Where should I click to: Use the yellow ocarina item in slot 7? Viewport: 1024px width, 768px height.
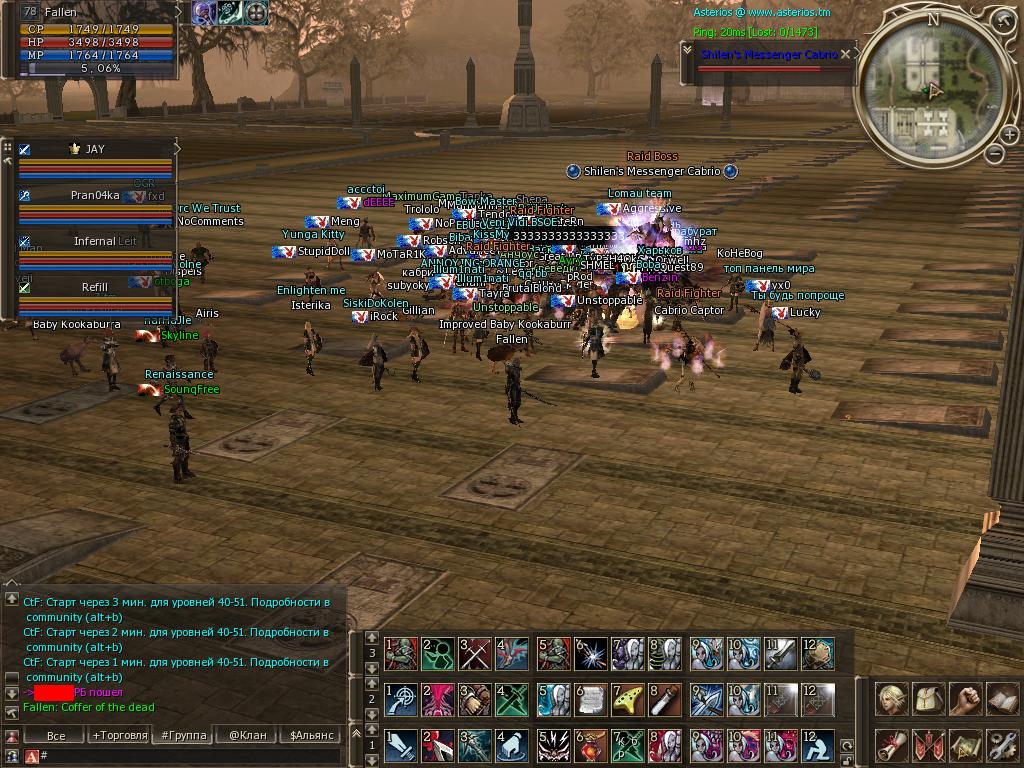[x=627, y=699]
